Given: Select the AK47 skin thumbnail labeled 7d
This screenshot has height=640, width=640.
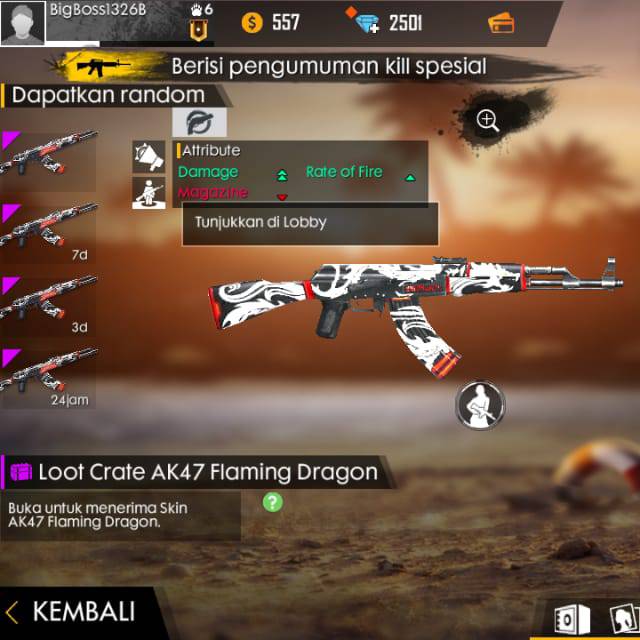Looking at the screenshot, I should [49, 232].
